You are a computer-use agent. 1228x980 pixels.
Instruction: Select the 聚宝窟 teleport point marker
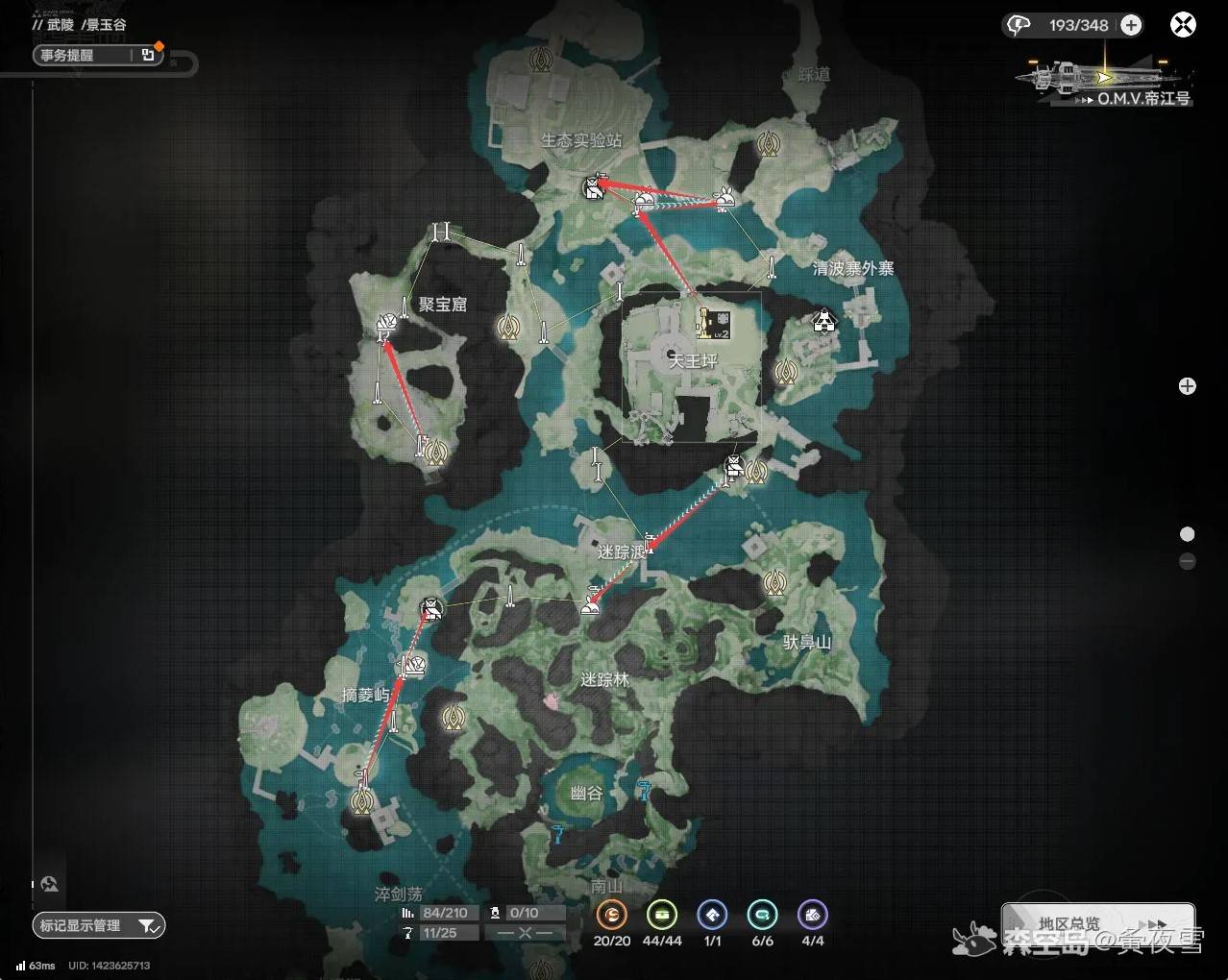(508, 328)
